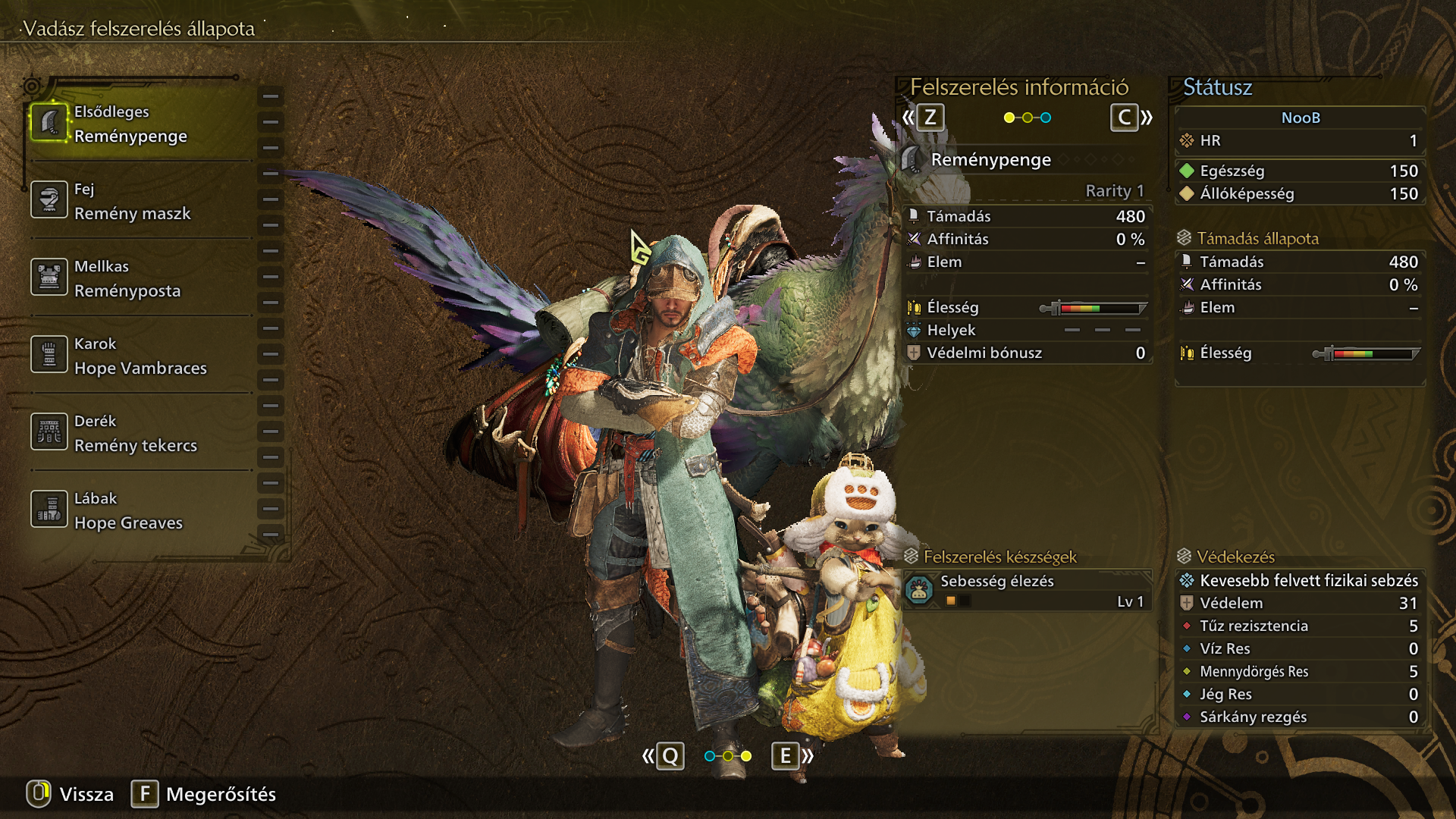Pick the Karok Hope Vambraces slot
This screenshot has height=819, width=1456.
(140, 356)
